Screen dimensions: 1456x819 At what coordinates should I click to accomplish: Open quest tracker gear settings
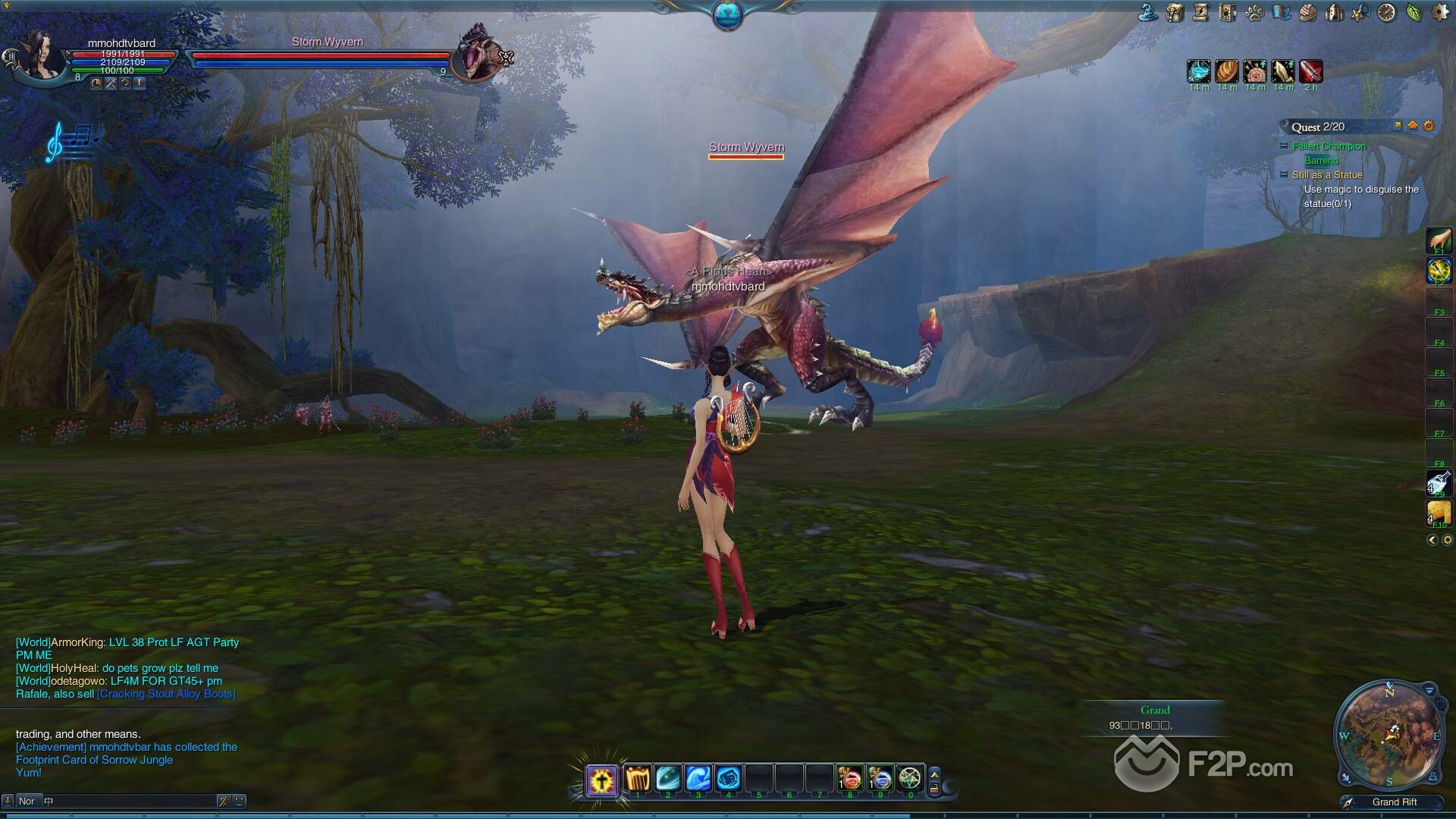1429,126
